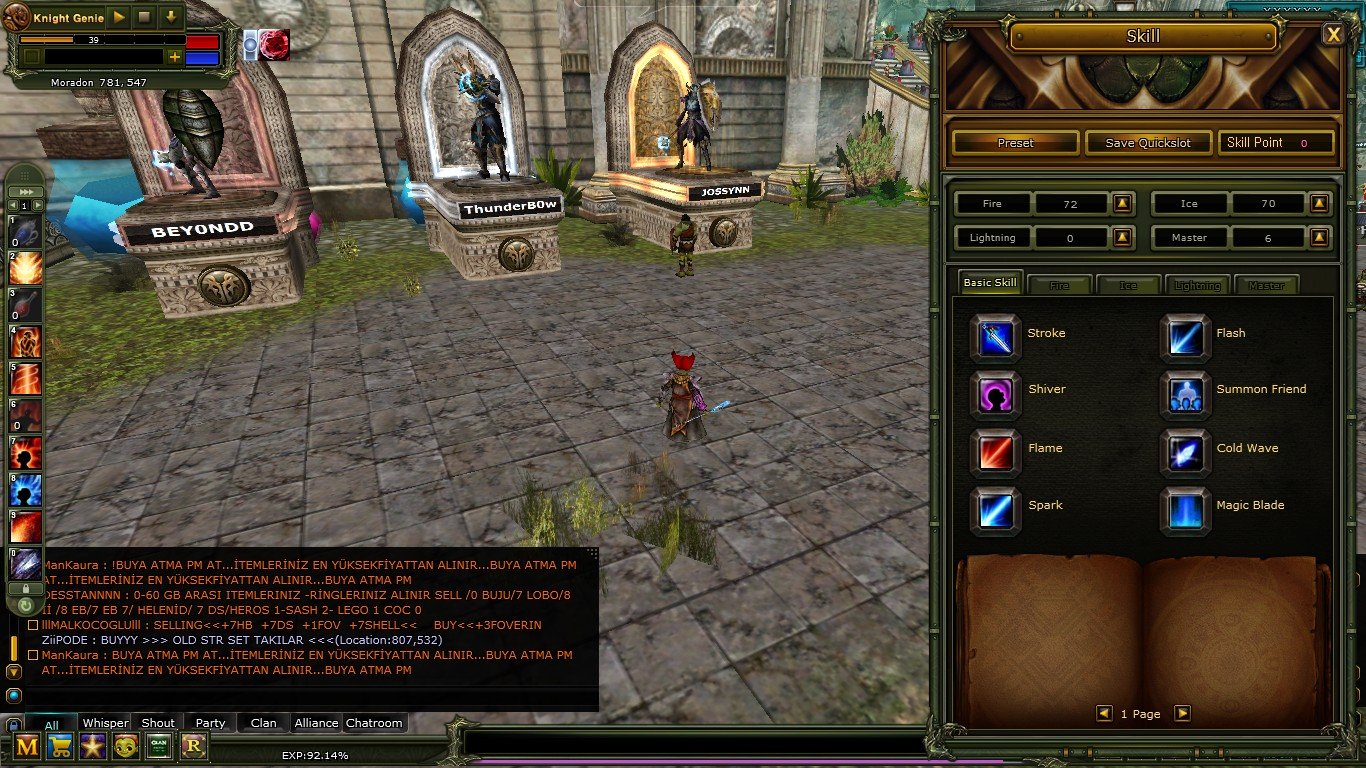Click the Save Quickslot button

(x=1148, y=143)
